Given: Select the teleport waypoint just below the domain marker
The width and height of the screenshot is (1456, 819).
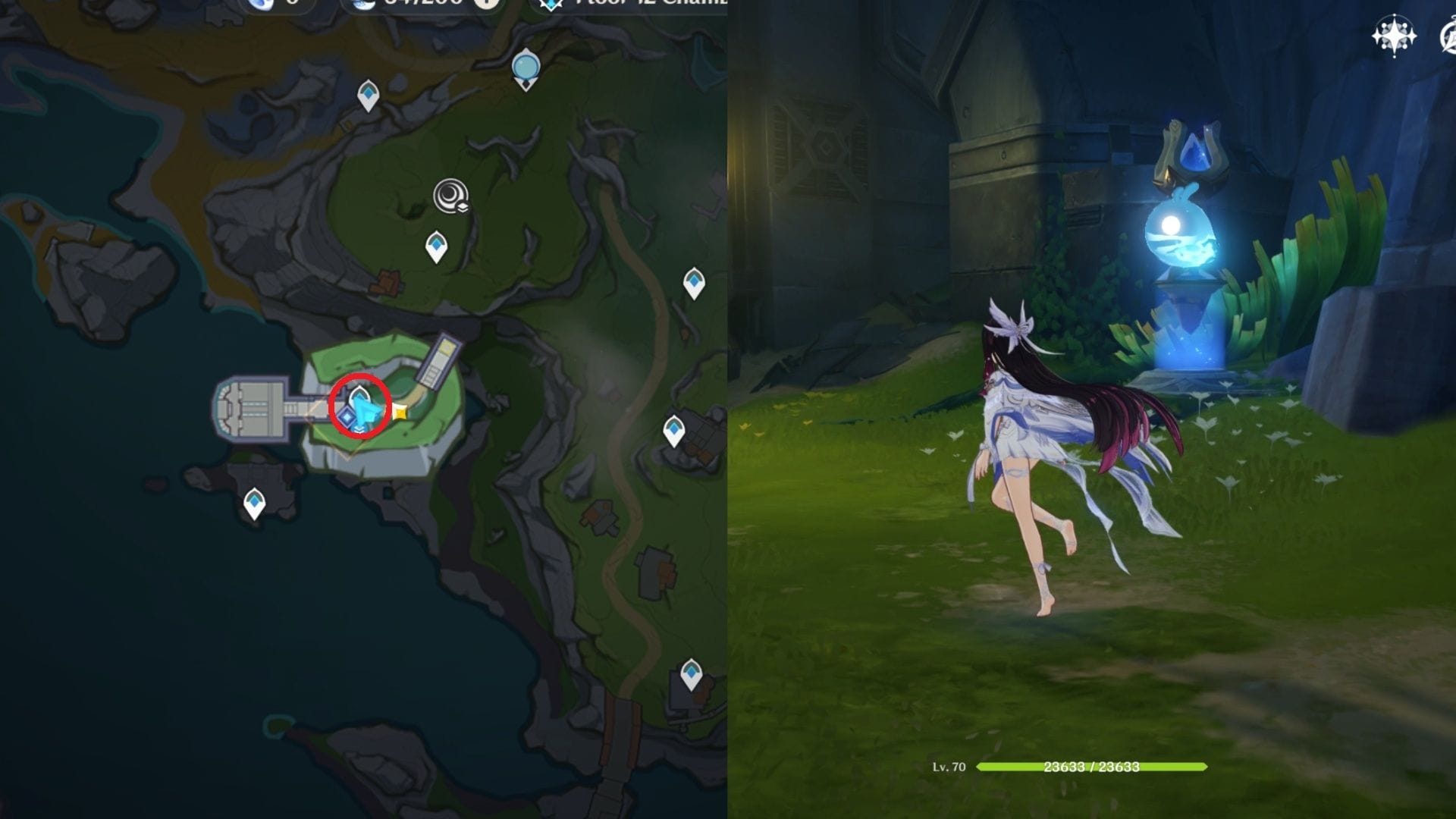Looking at the screenshot, I should (x=436, y=246).
